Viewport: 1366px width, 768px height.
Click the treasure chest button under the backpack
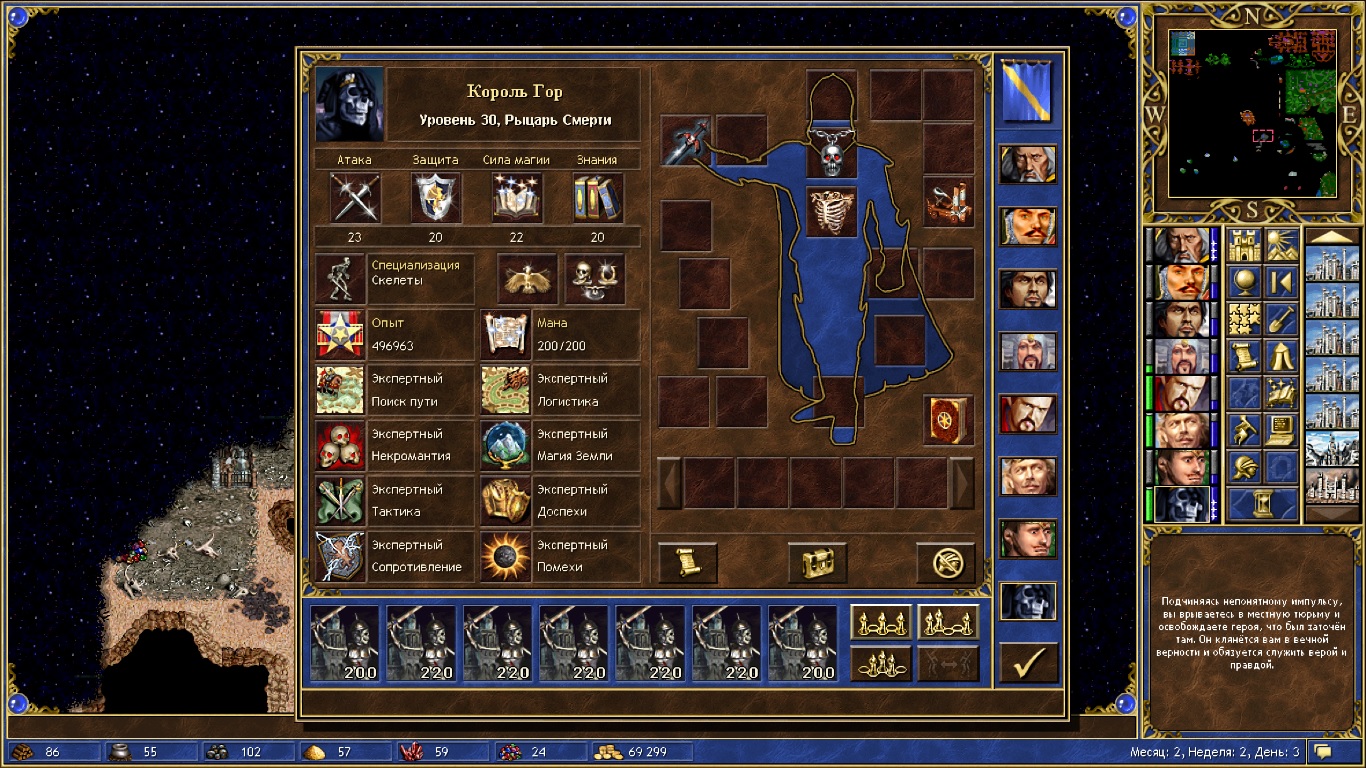[x=817, y=563]
